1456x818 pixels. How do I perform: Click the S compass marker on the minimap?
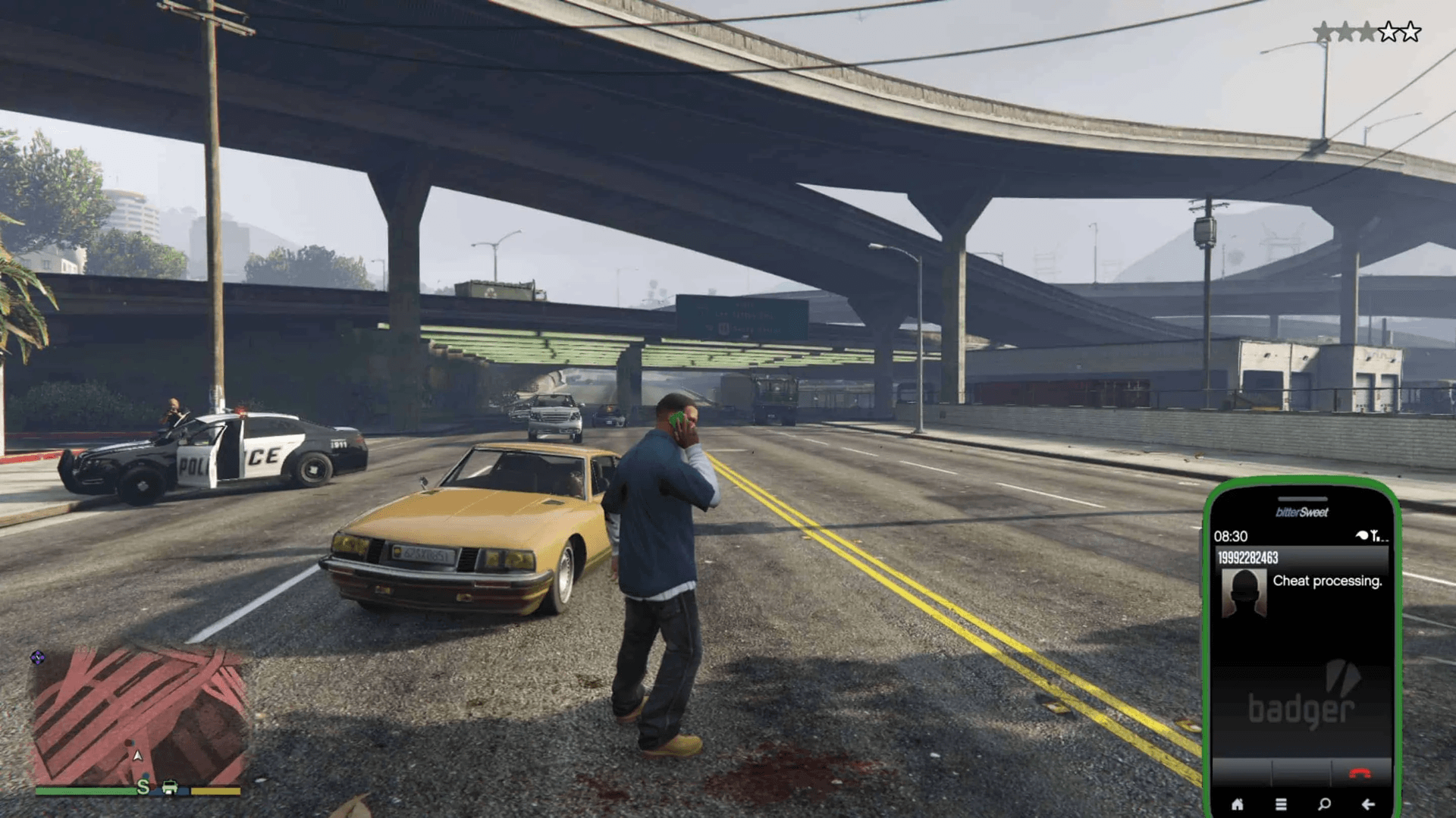(143, 787)
